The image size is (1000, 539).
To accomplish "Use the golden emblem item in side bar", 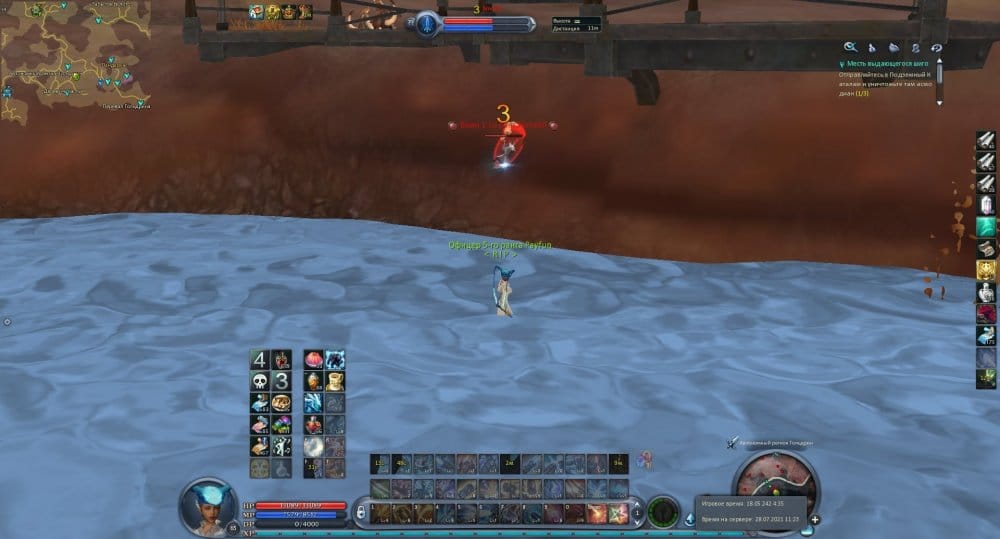I will 986,269.
